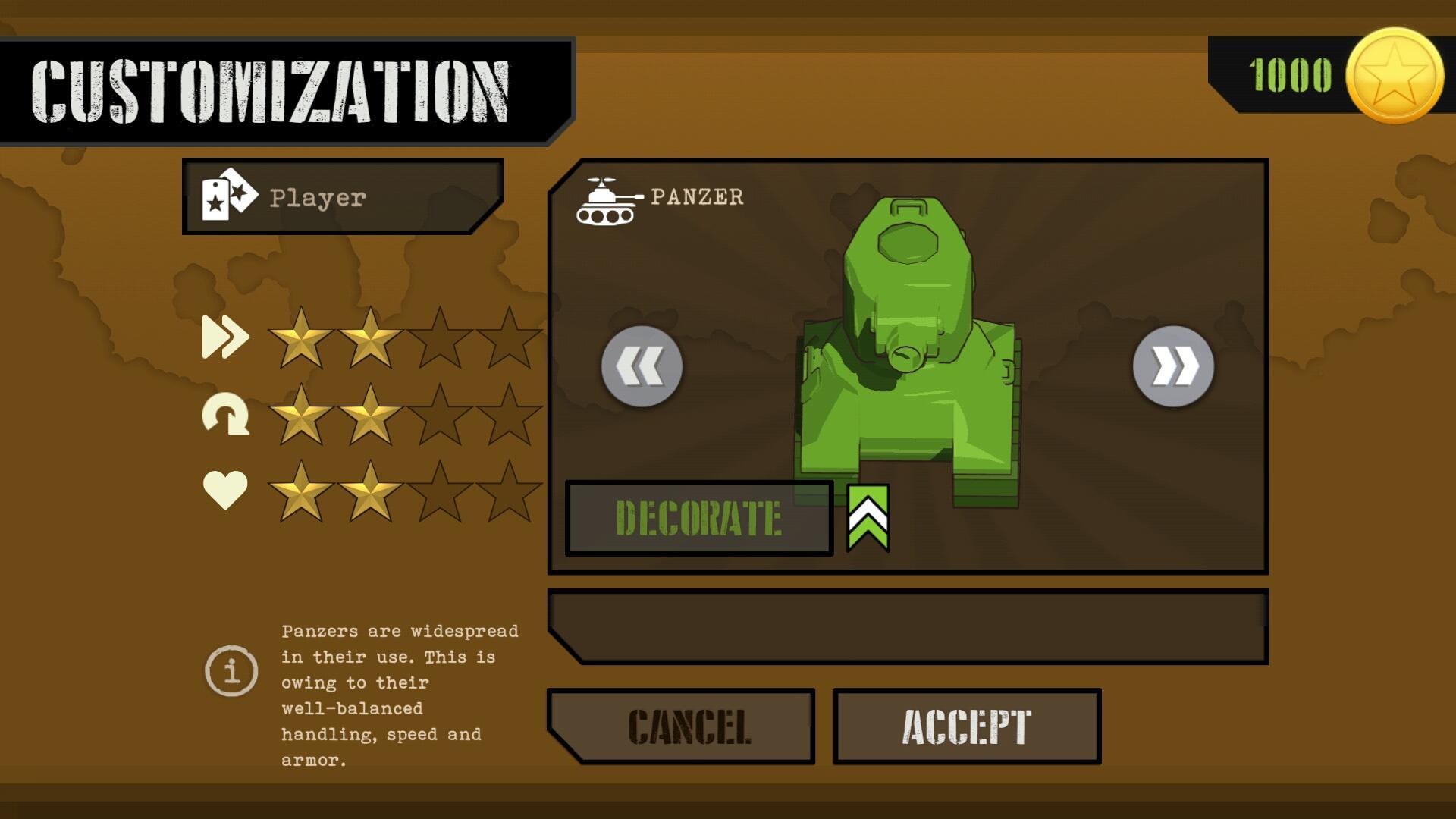Select the Player name field
Viewport: 1456px width, 819px height.
click(x=343, y=197)
